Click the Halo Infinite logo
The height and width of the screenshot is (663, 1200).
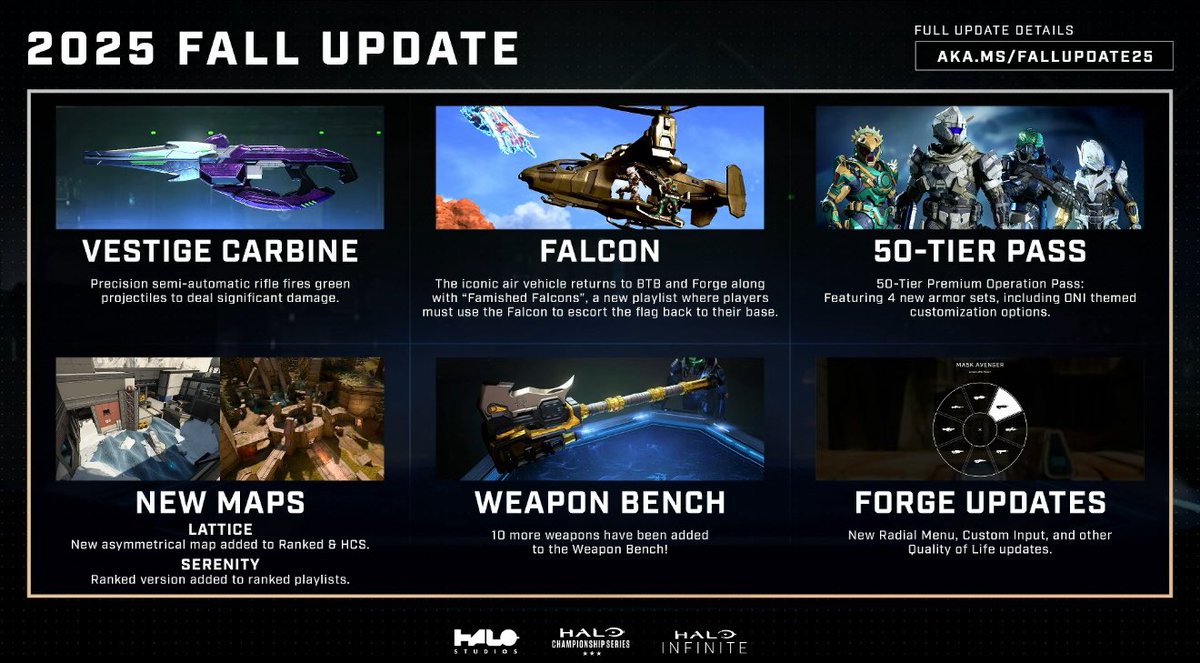coord(710,641)
